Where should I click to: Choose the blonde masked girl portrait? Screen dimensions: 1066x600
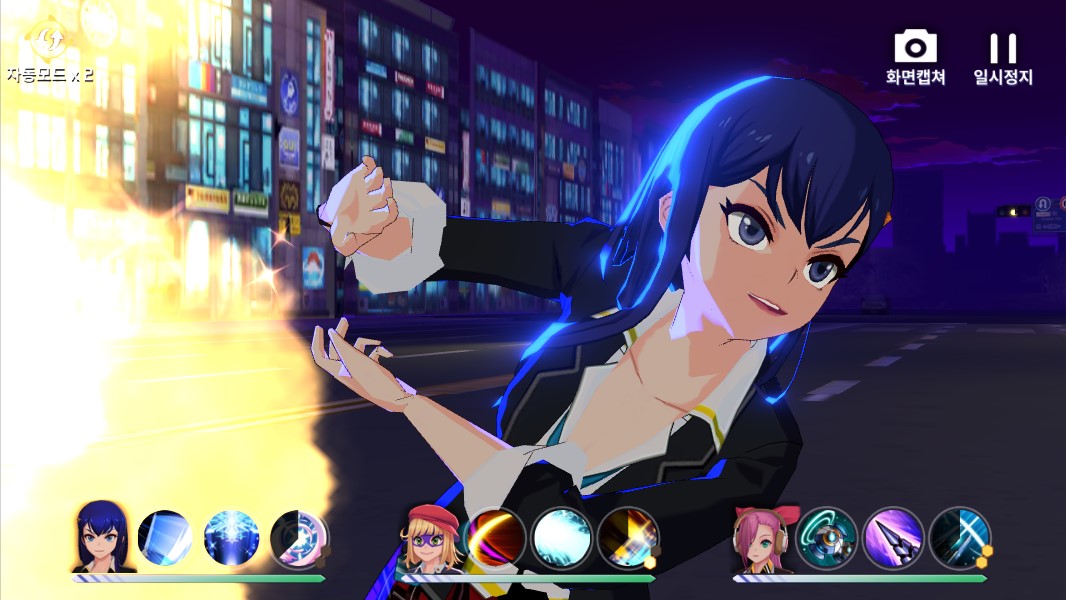(432, 537)
